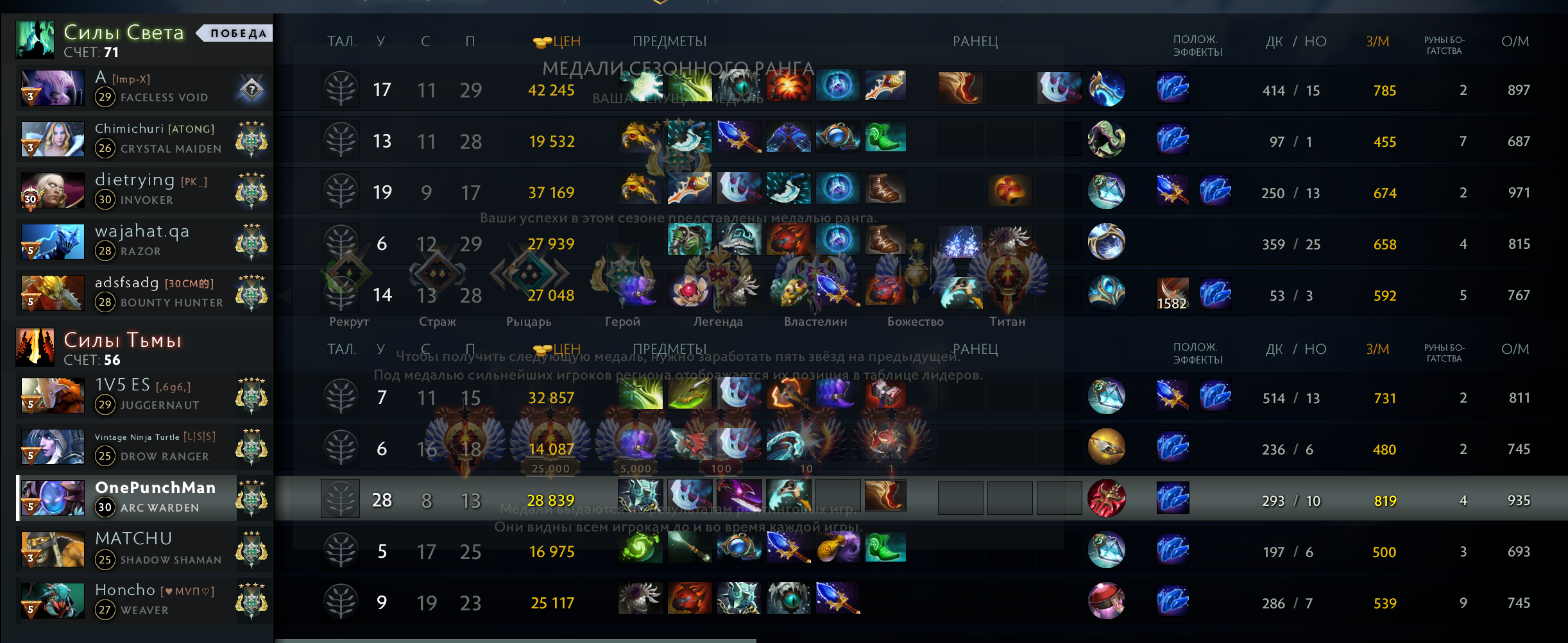Click the rank medal beside Vintage Ninja Turtle
1568x643 pixels.
click(251, 447)
